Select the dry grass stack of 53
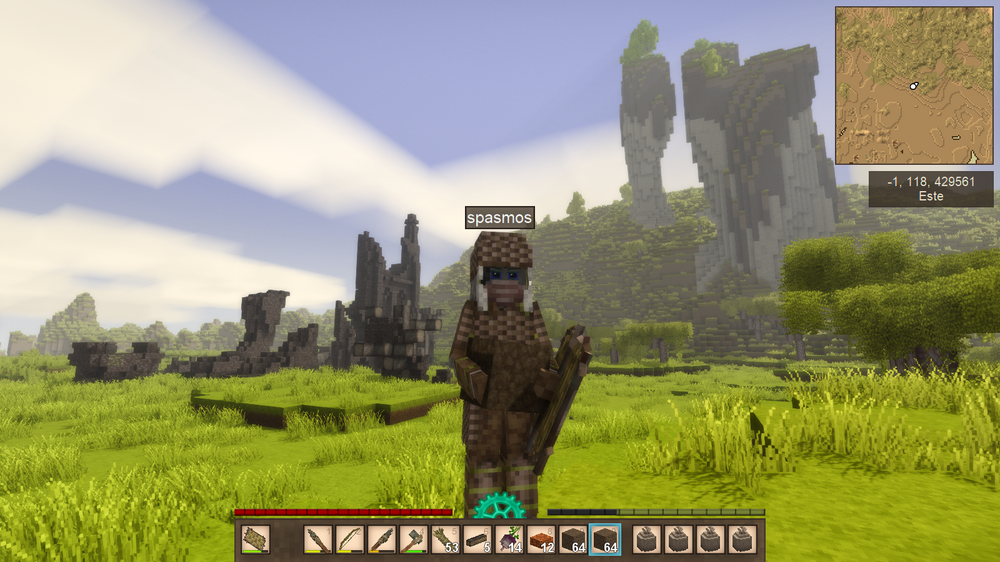The height and width of the screenshot is (562, 1000). [445, 540]
